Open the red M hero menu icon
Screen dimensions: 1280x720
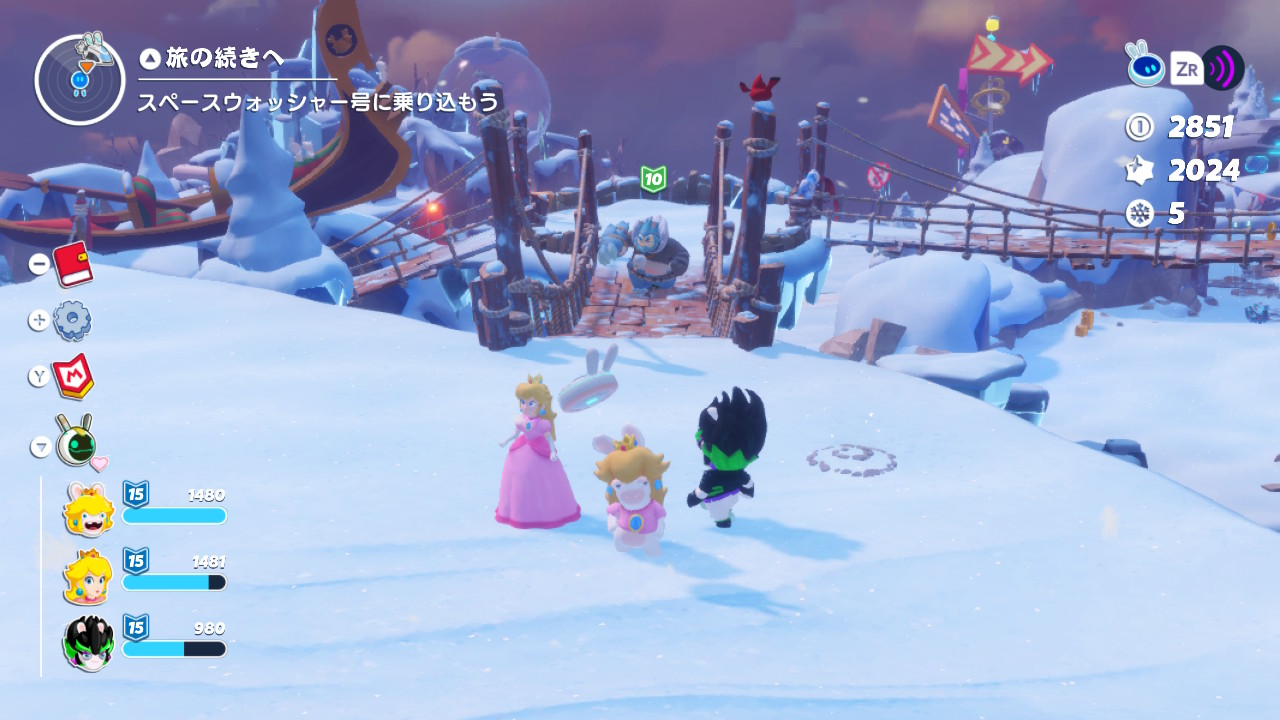73,376
